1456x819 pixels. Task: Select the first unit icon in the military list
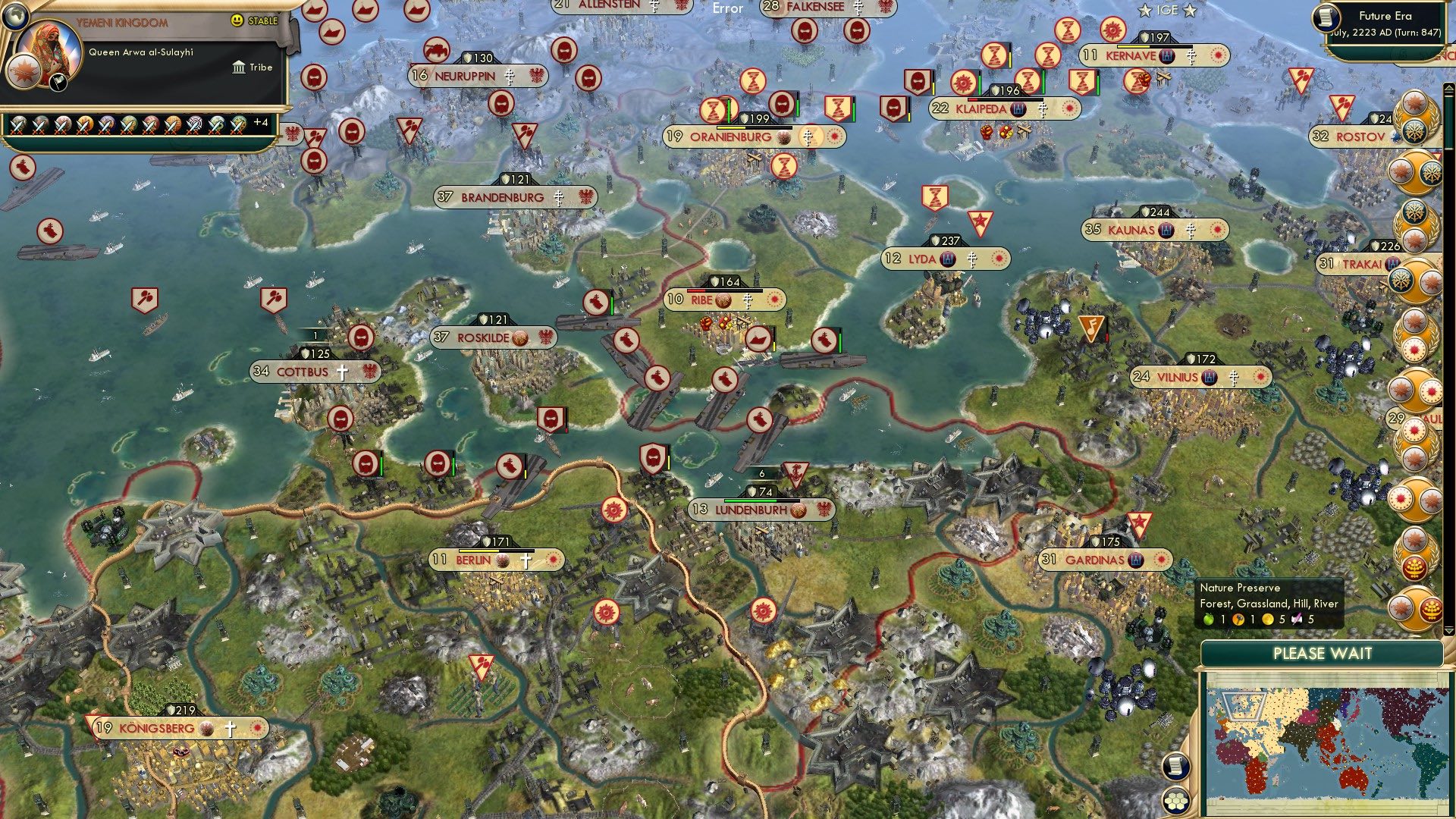point(17,126)
